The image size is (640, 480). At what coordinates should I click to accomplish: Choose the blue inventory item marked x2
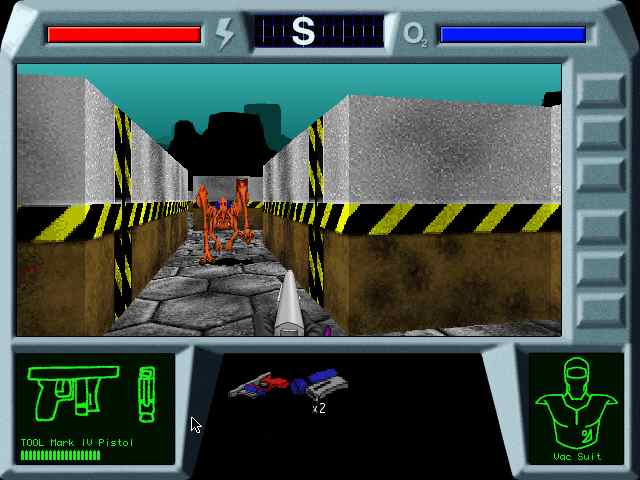tap(322, 384)
